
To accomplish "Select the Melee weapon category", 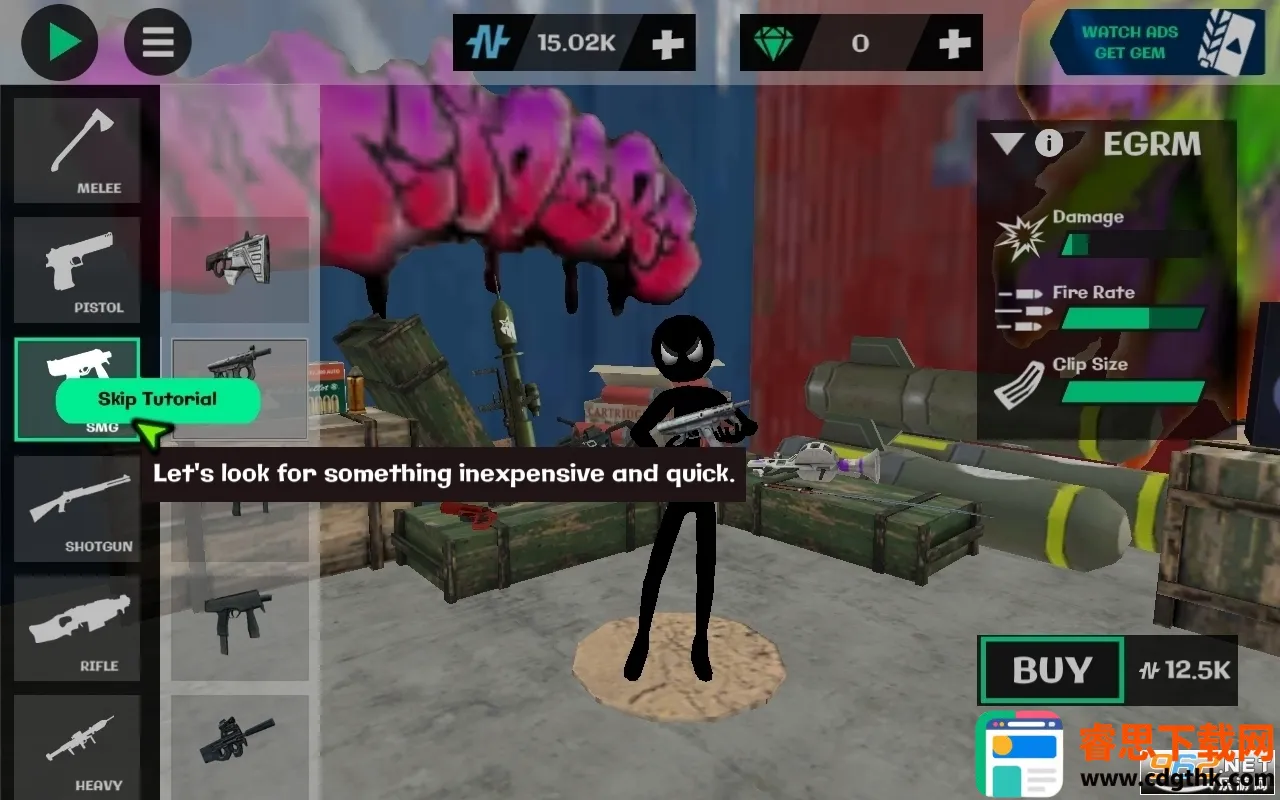I will point(77,151).
